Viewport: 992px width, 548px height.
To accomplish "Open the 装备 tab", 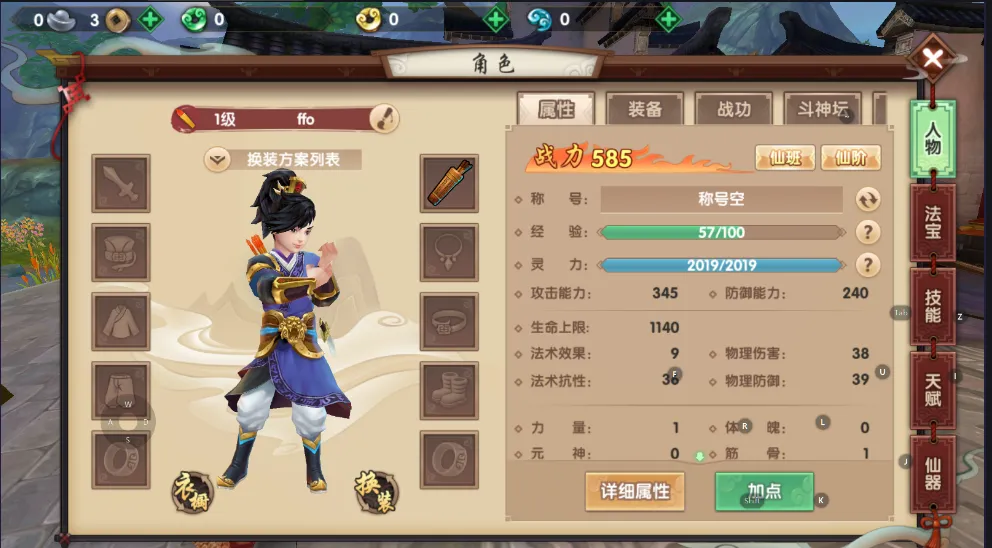I will coord(644,110).
